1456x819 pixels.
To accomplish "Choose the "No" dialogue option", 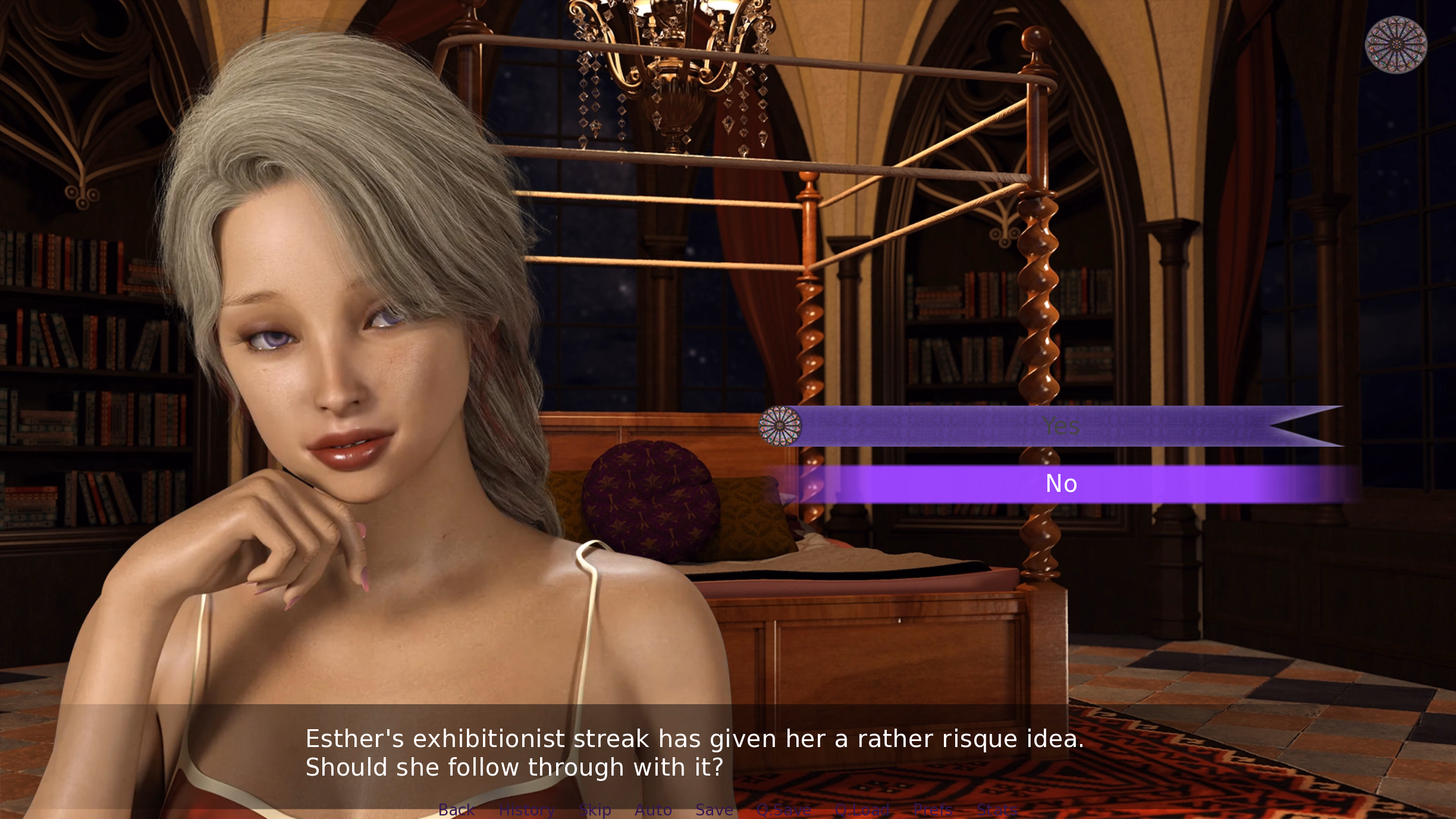I will (1060, 484).
